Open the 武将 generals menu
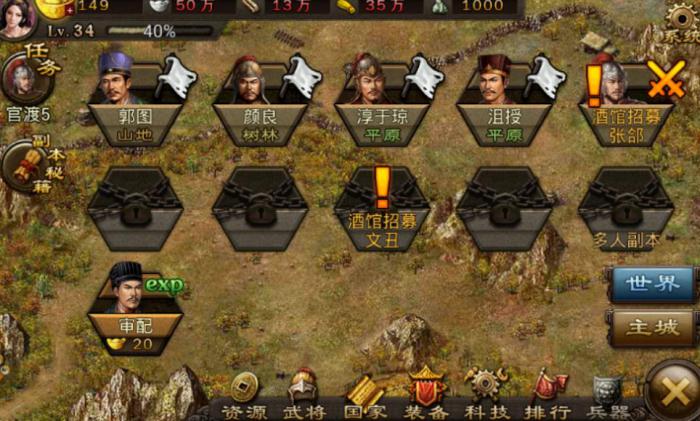 point(301,395)
